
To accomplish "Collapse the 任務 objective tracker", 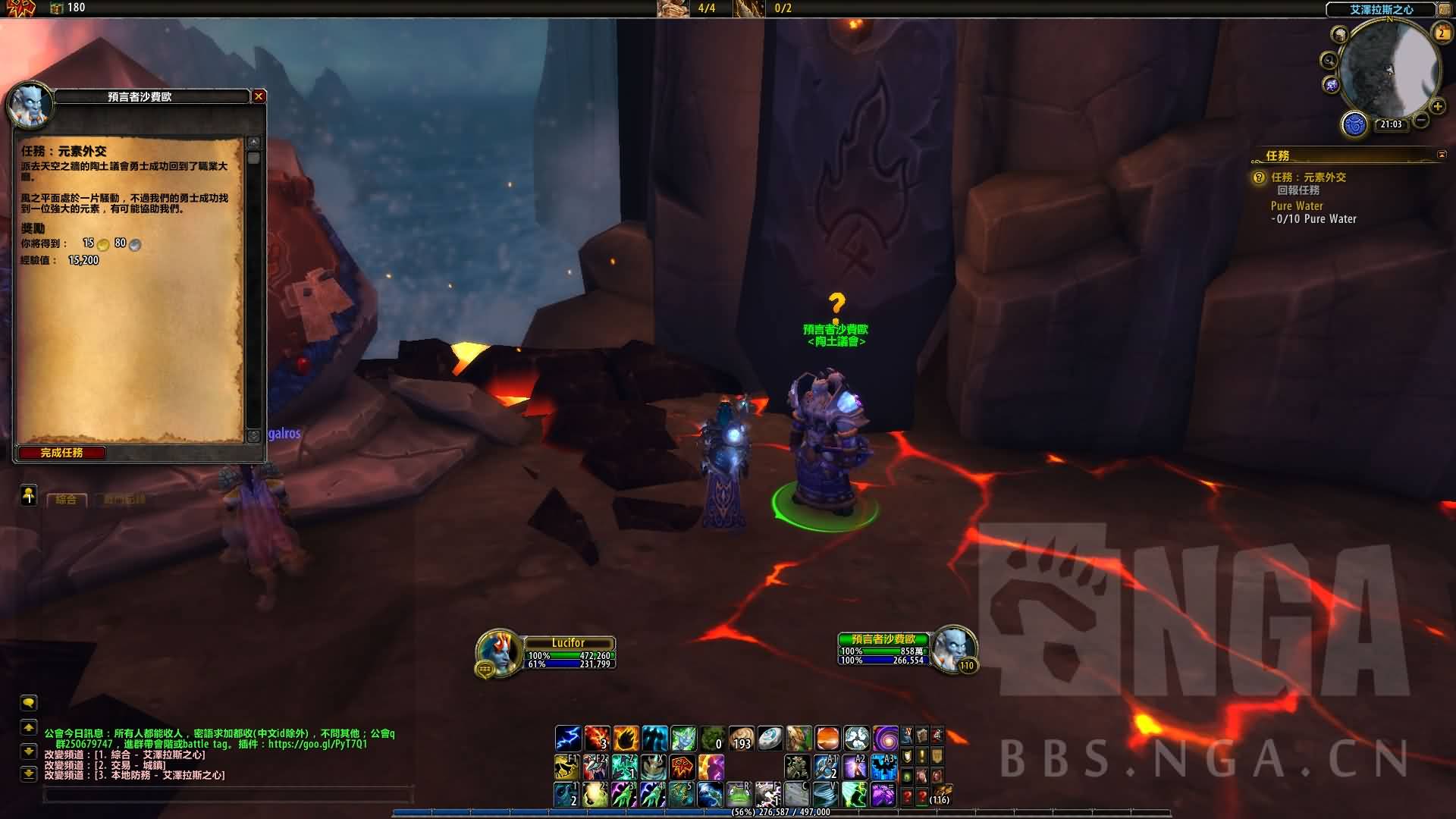I will (1442, 155).
